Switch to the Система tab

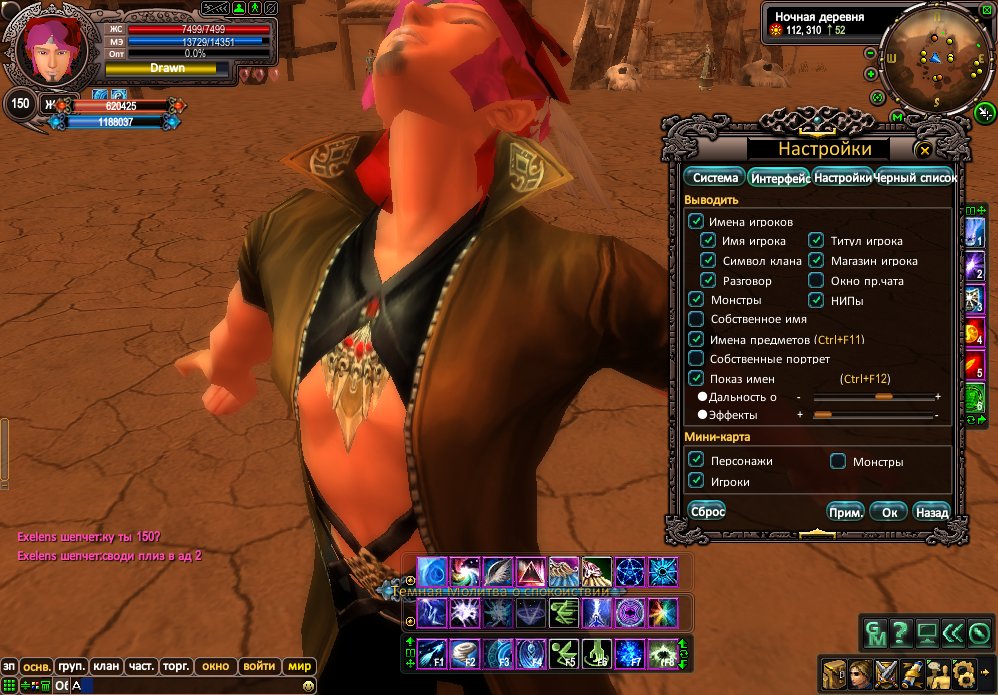(x=715, y=178)
